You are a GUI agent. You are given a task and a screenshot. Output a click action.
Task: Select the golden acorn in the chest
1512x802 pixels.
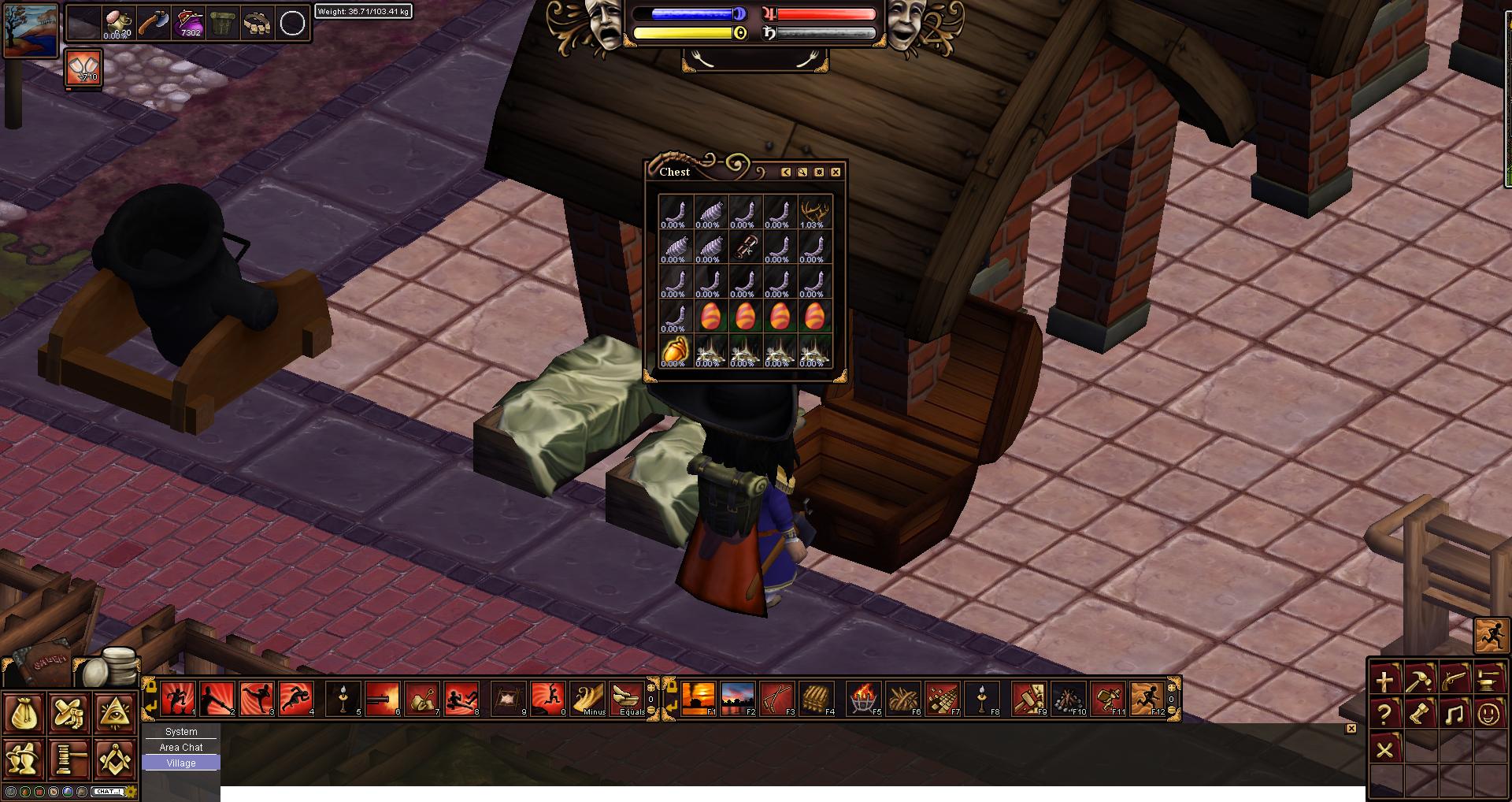tap(675, 351)
